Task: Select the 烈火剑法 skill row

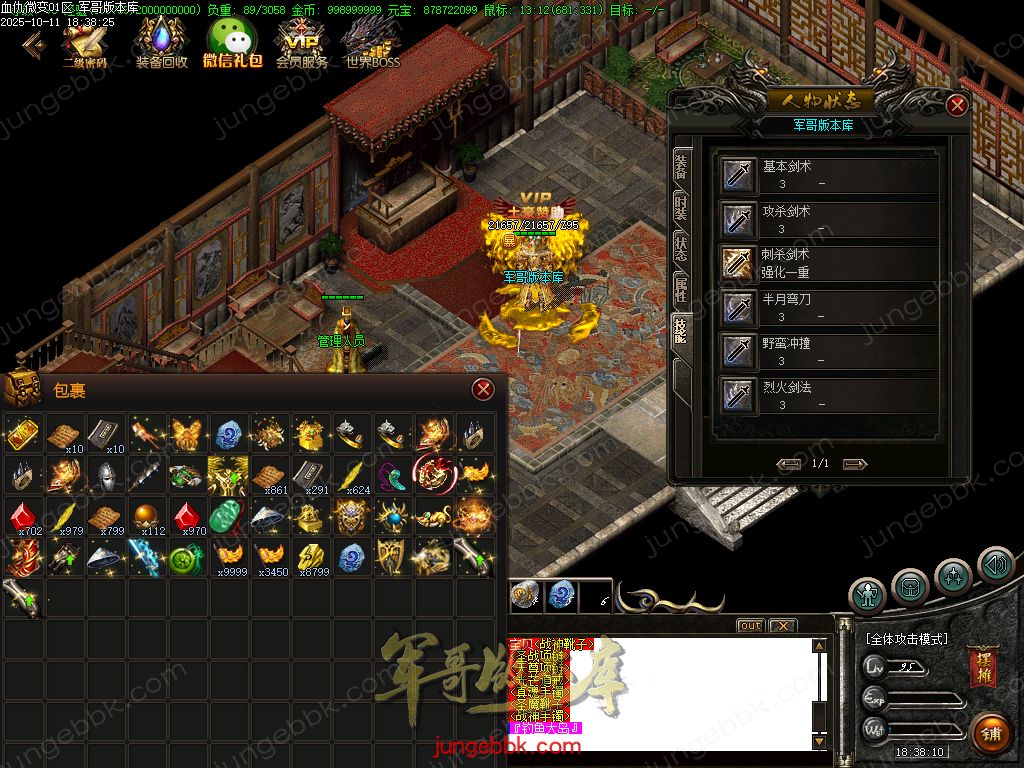Action: pyautogui.click(x=830, y=395)
